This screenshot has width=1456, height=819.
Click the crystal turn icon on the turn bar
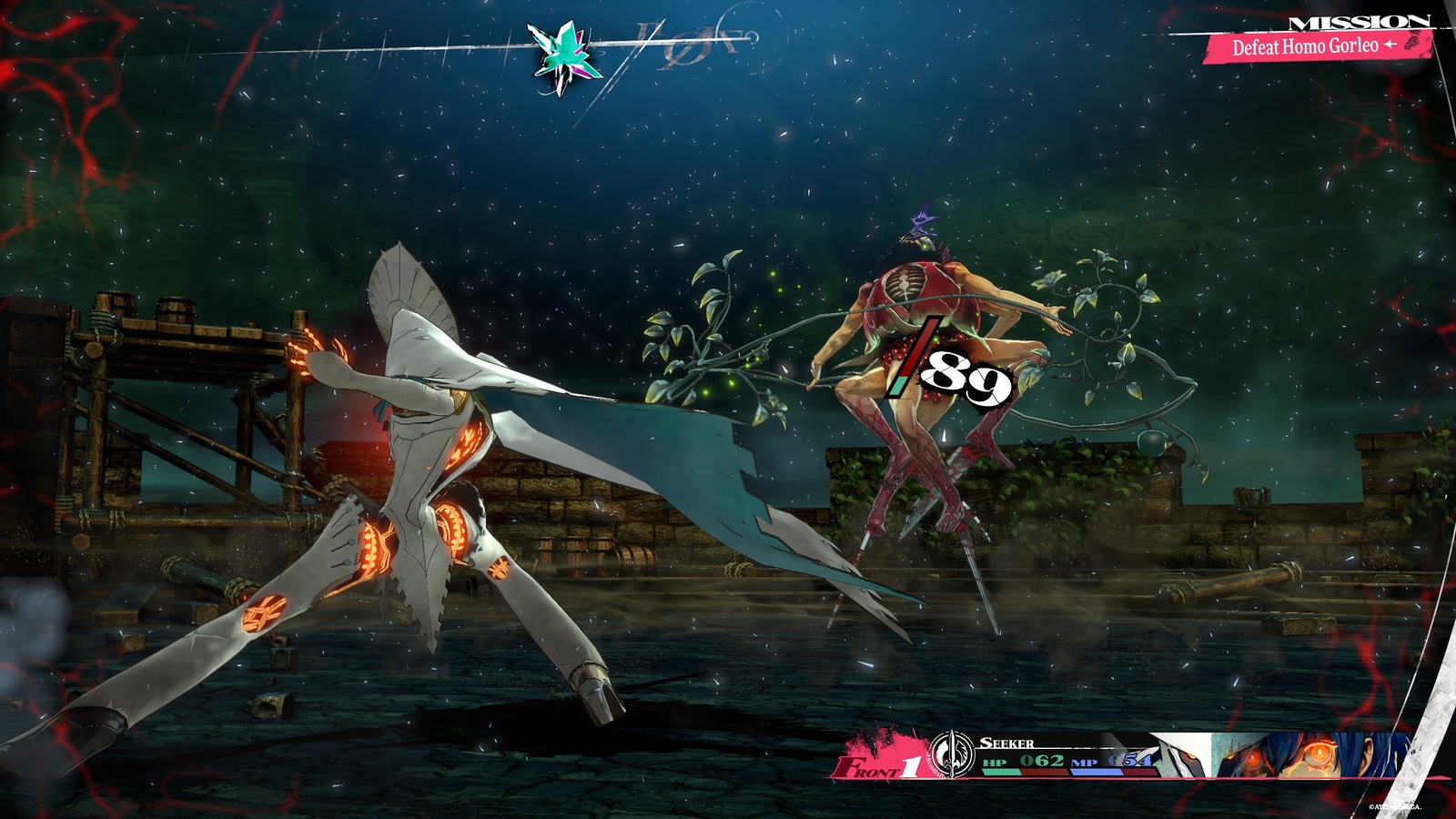point(565,57)
